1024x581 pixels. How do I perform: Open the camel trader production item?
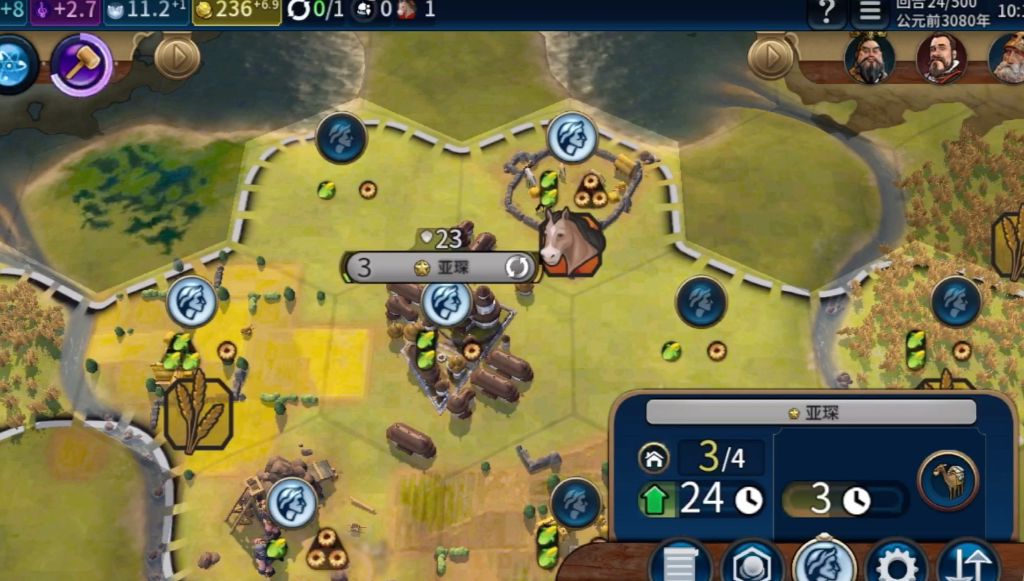pyautogui.click(x=947, y=480)
